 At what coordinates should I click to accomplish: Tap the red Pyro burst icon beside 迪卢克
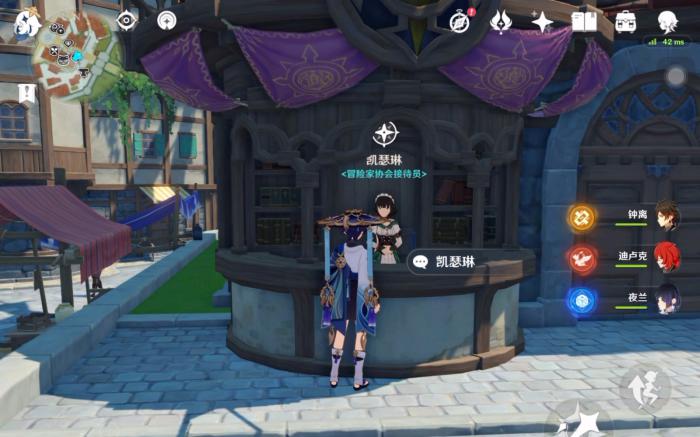[x=582, y=258]
